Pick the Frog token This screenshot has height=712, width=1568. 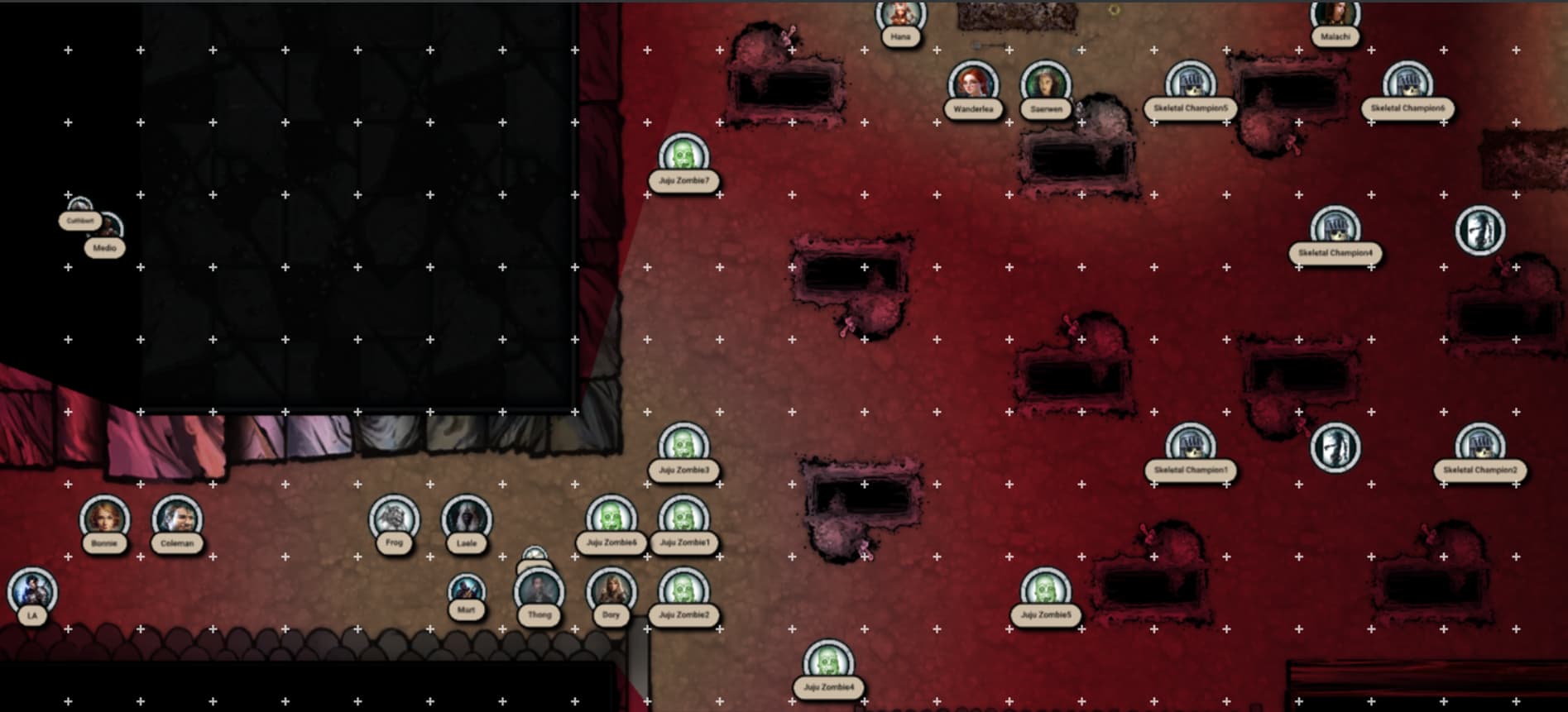point(394,518)
